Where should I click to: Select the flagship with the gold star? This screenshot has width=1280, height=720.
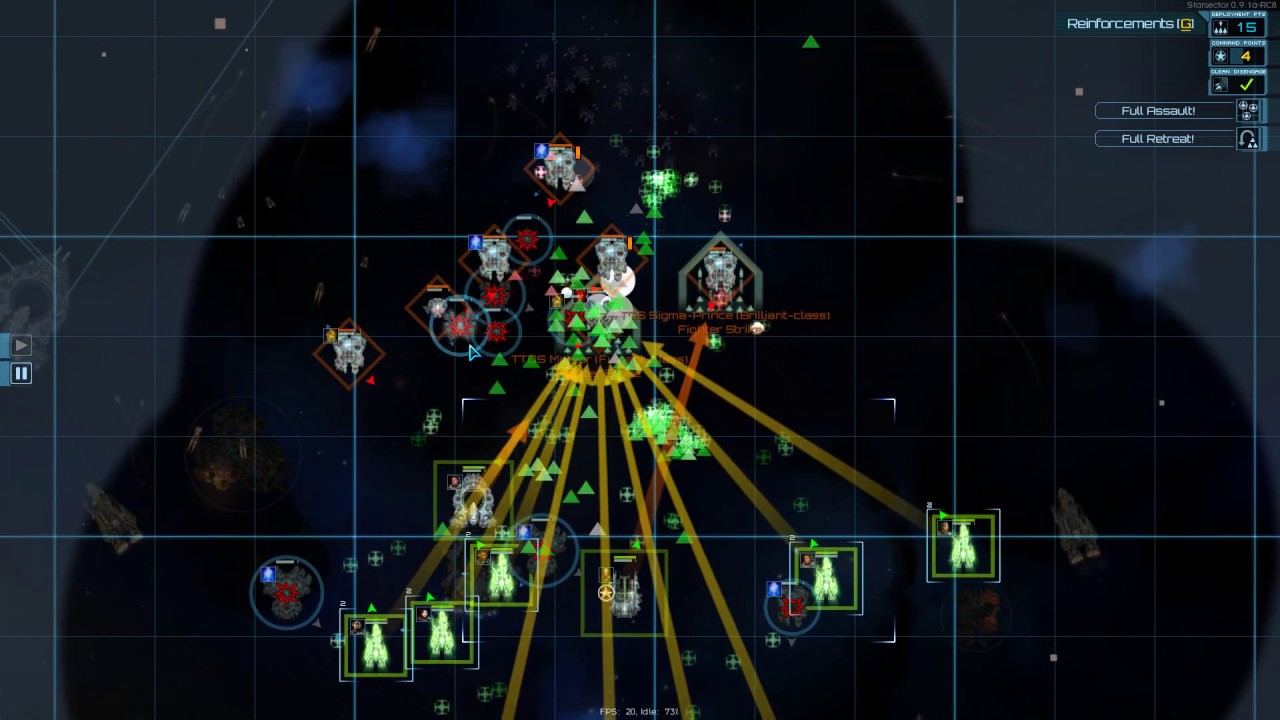click(623, 592)
